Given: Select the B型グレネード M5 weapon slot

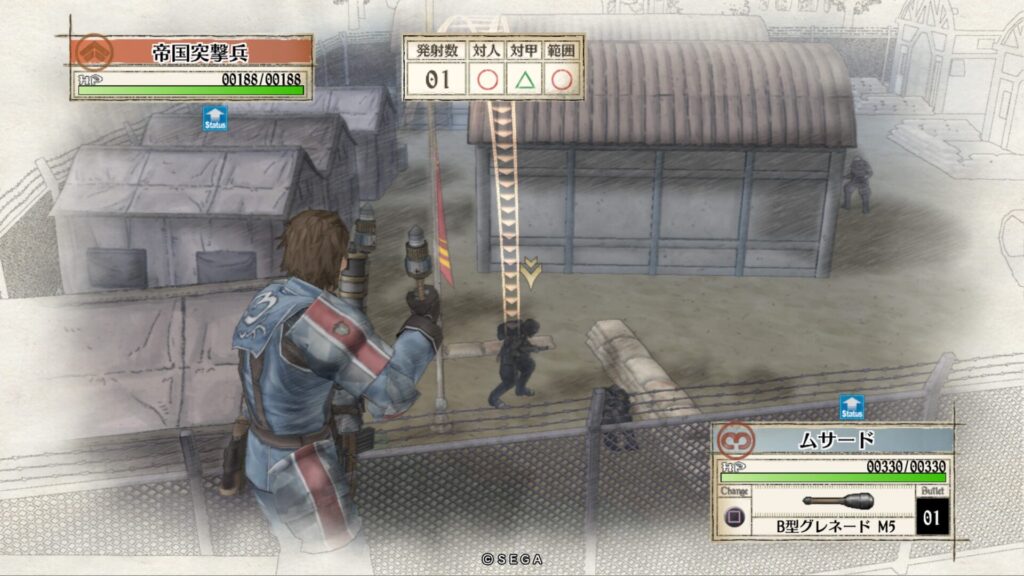Looking at the screenshot, I should pos(838,510).
